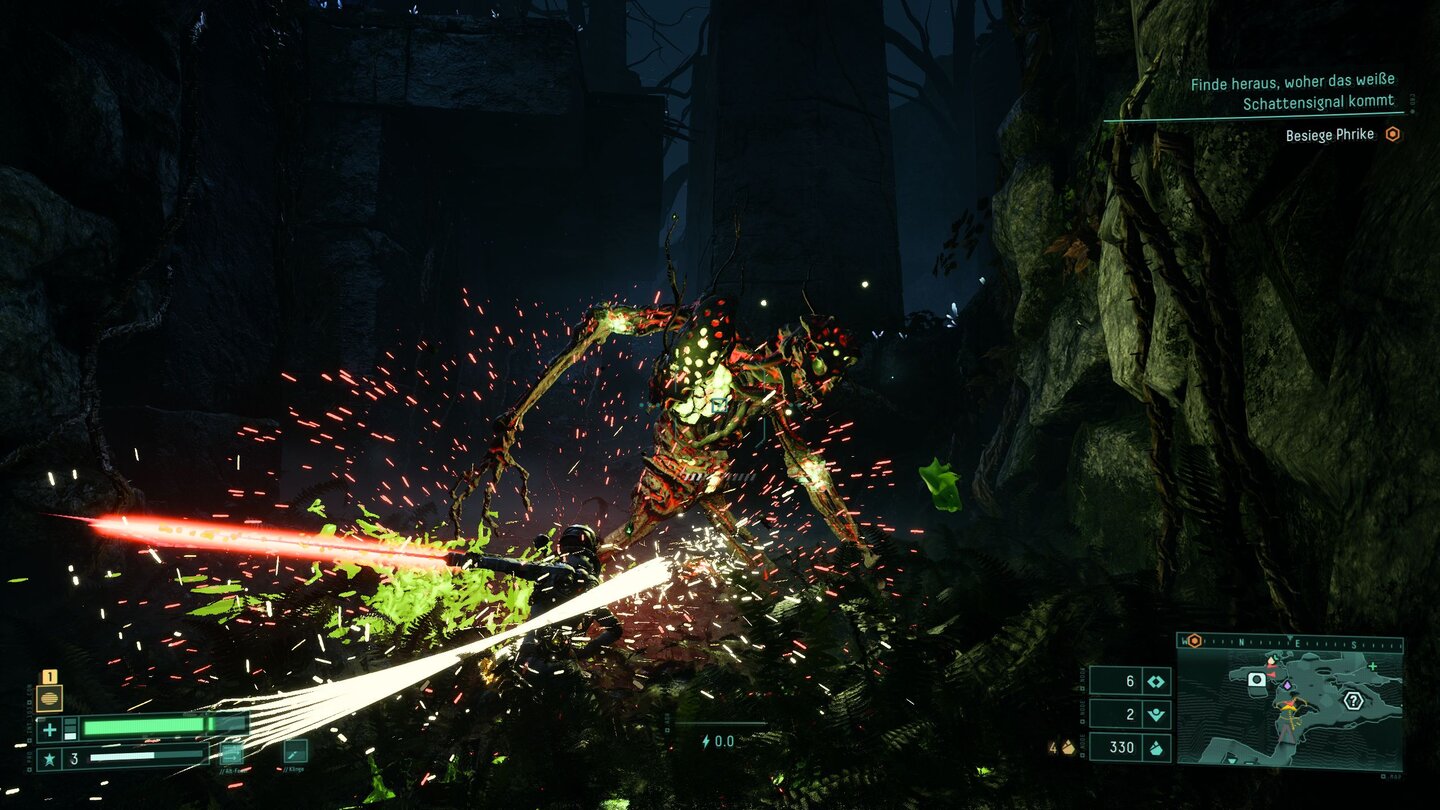Click the Obolite droplet icon next to 330
Image resolution: width=1440 pixels, height=810 pixels.
tap(1158, 749)
